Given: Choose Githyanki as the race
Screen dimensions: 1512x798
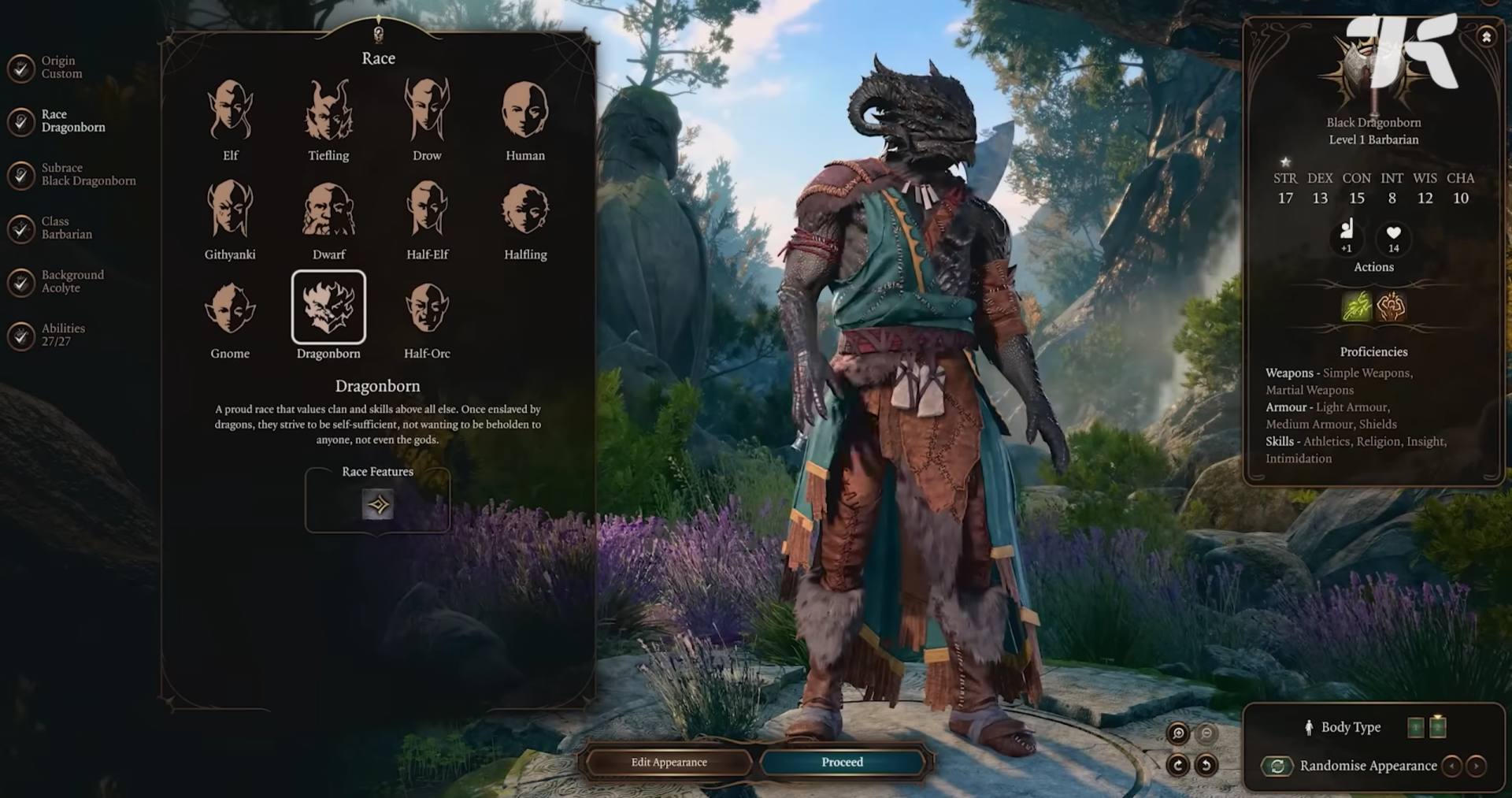Looking at the screenshot, I should pyautogui.click(x=230, y=210).
